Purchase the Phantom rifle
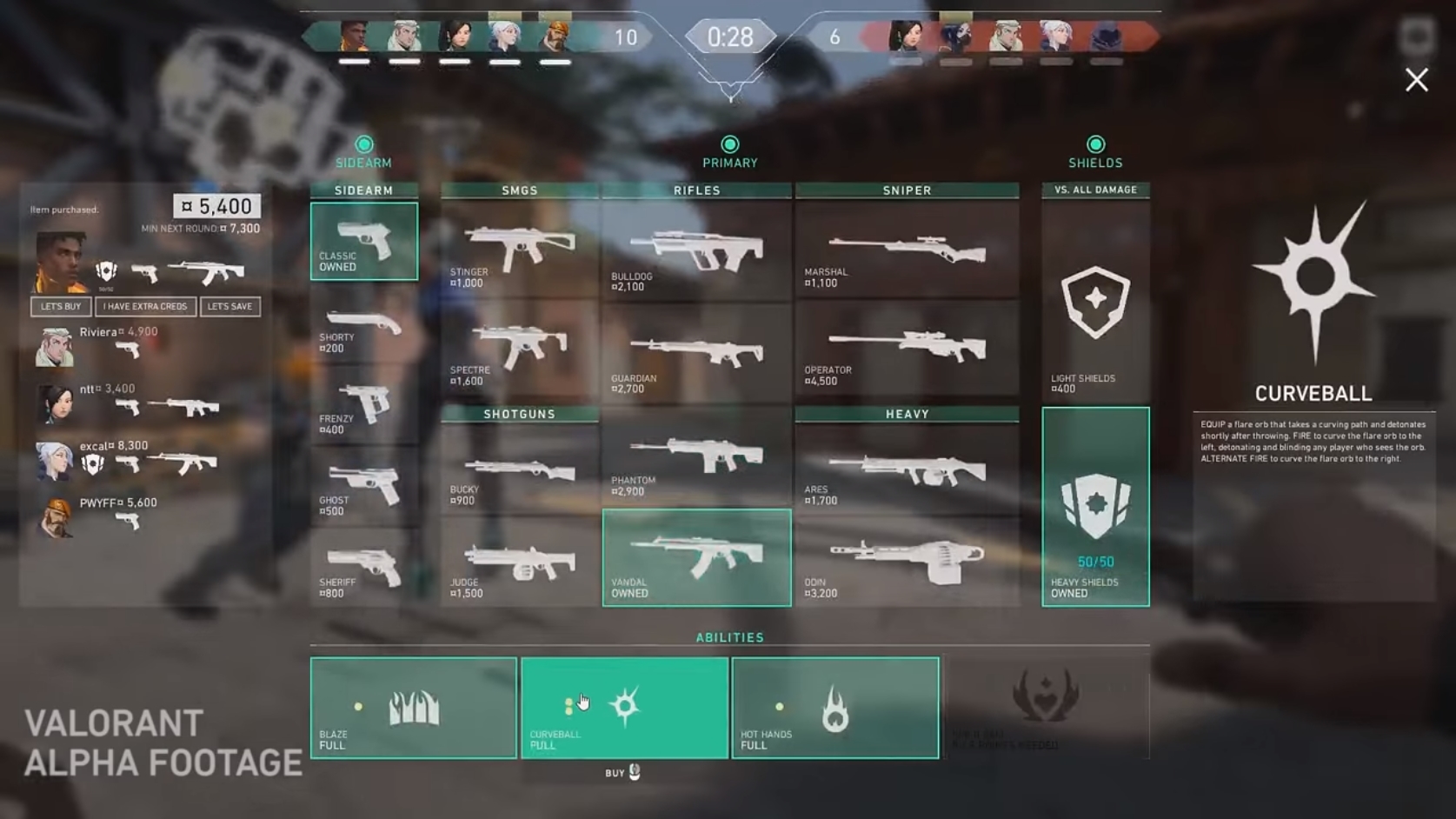1456x819 pixels. 696,459
